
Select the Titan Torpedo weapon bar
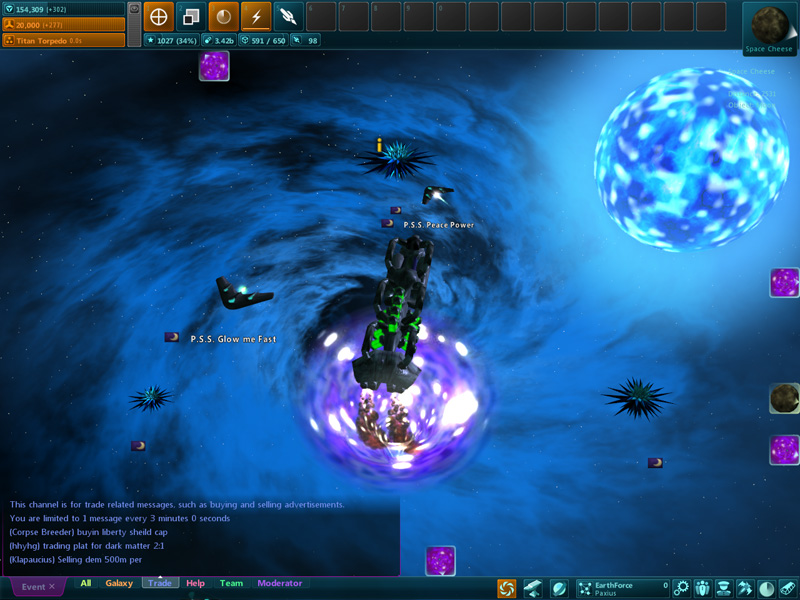[x=63, y=40]
